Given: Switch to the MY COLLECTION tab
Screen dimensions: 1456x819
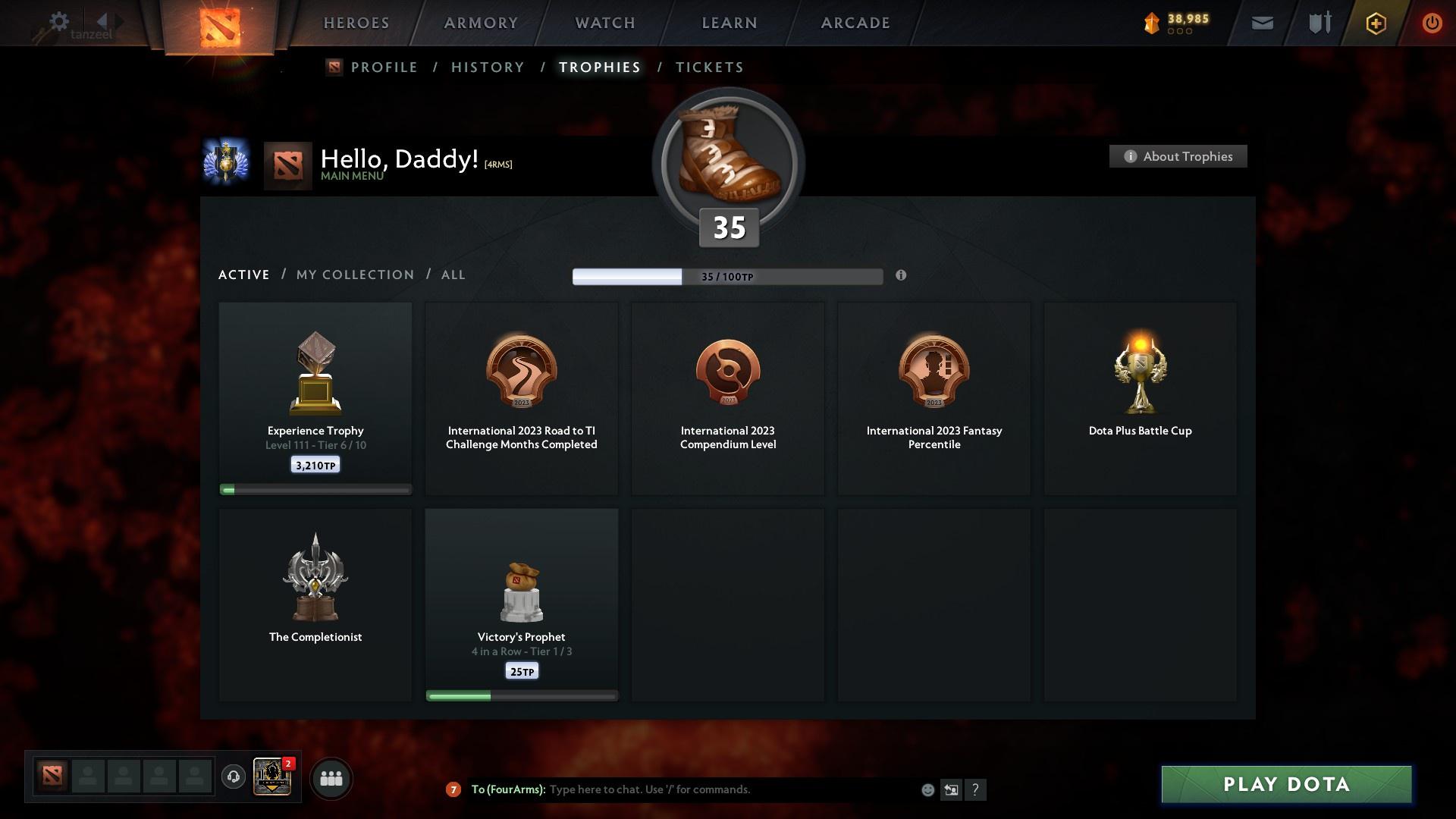Looking at the screenshot, I should [354, 275].
